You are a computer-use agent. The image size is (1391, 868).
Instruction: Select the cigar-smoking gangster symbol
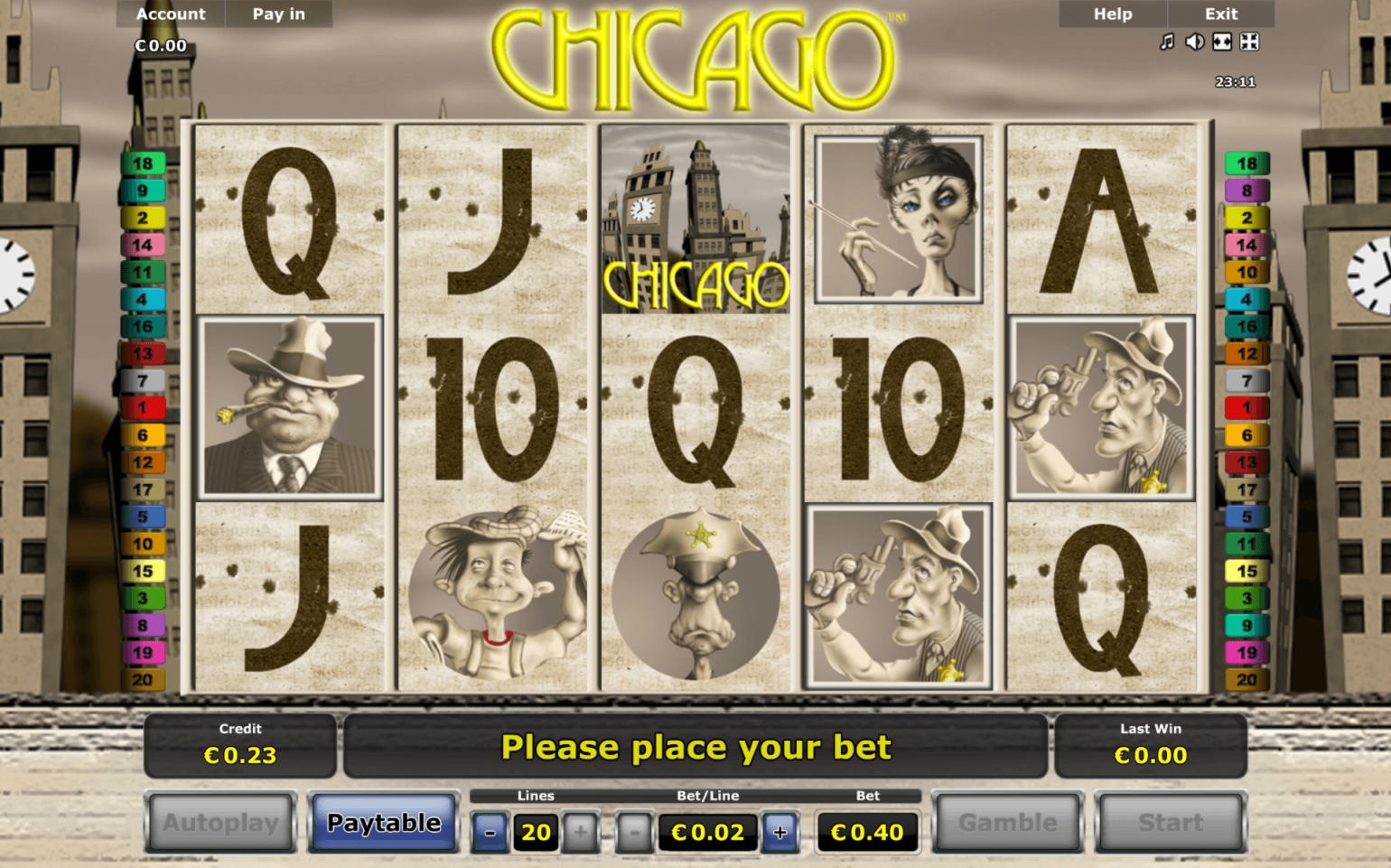(x=289, y=408)
